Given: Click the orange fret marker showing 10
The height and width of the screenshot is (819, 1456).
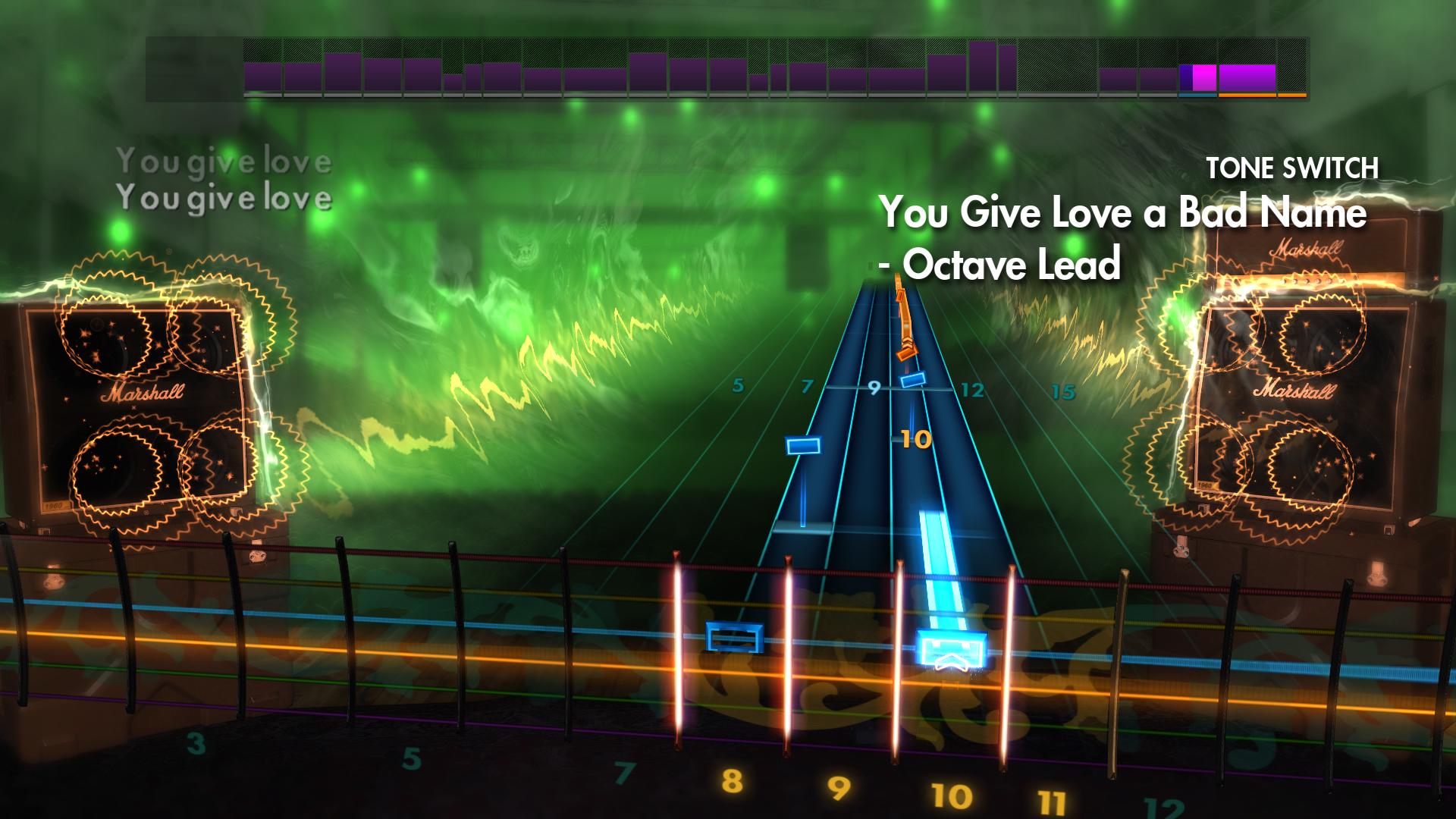Looking at the screenshot, I should 917,438.
